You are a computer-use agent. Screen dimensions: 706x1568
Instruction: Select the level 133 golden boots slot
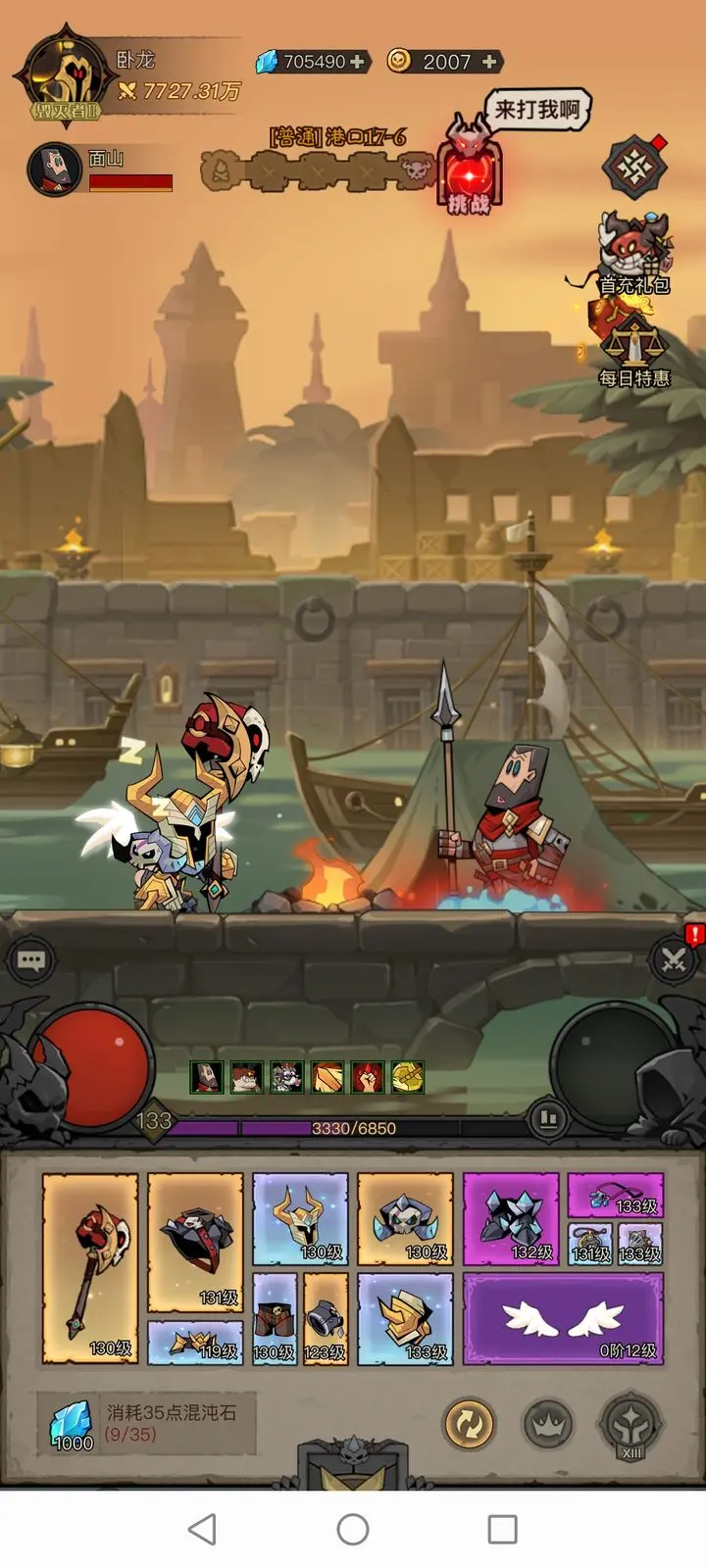point(405,1318)
